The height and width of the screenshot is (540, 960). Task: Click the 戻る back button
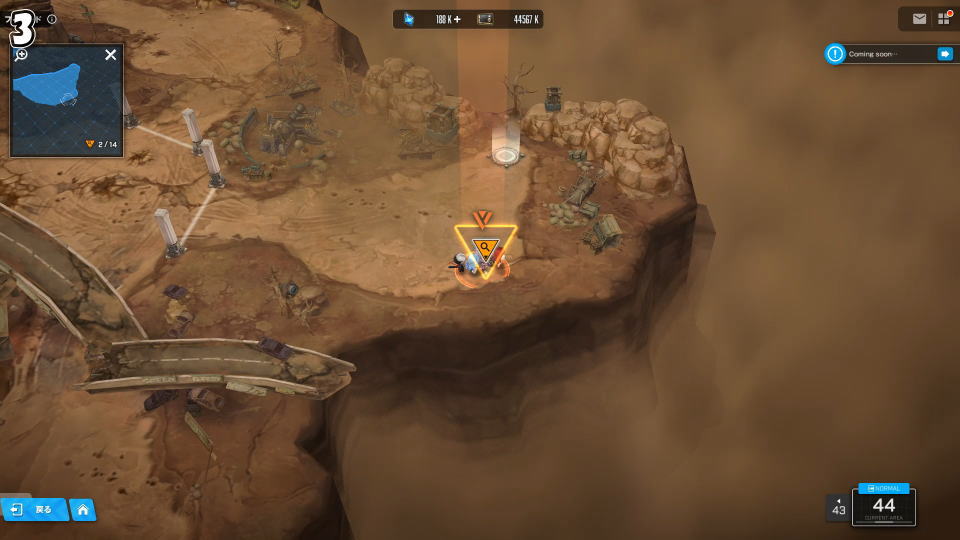34,510
